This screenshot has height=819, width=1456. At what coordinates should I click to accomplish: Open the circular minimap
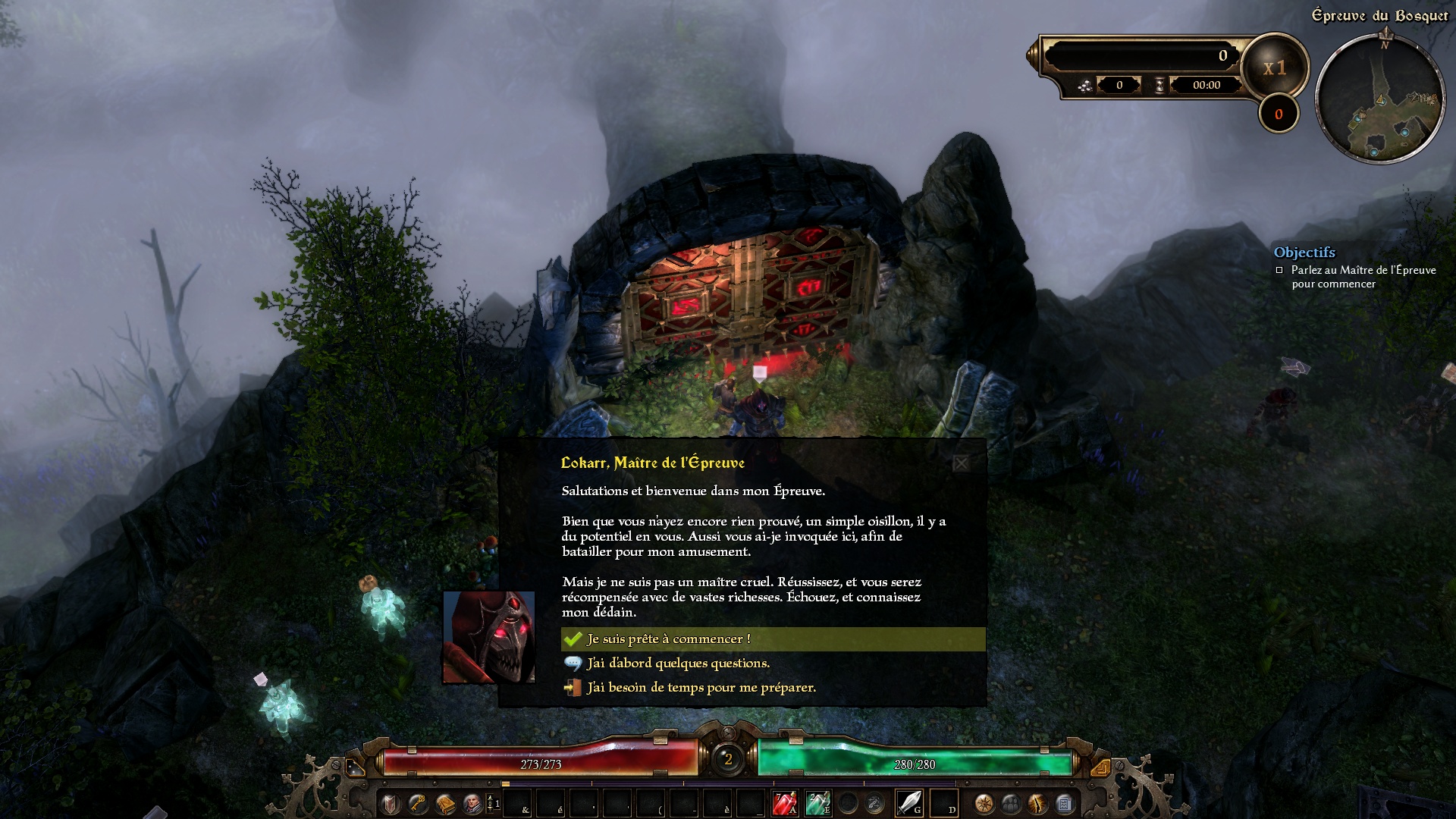point(1379,99)
